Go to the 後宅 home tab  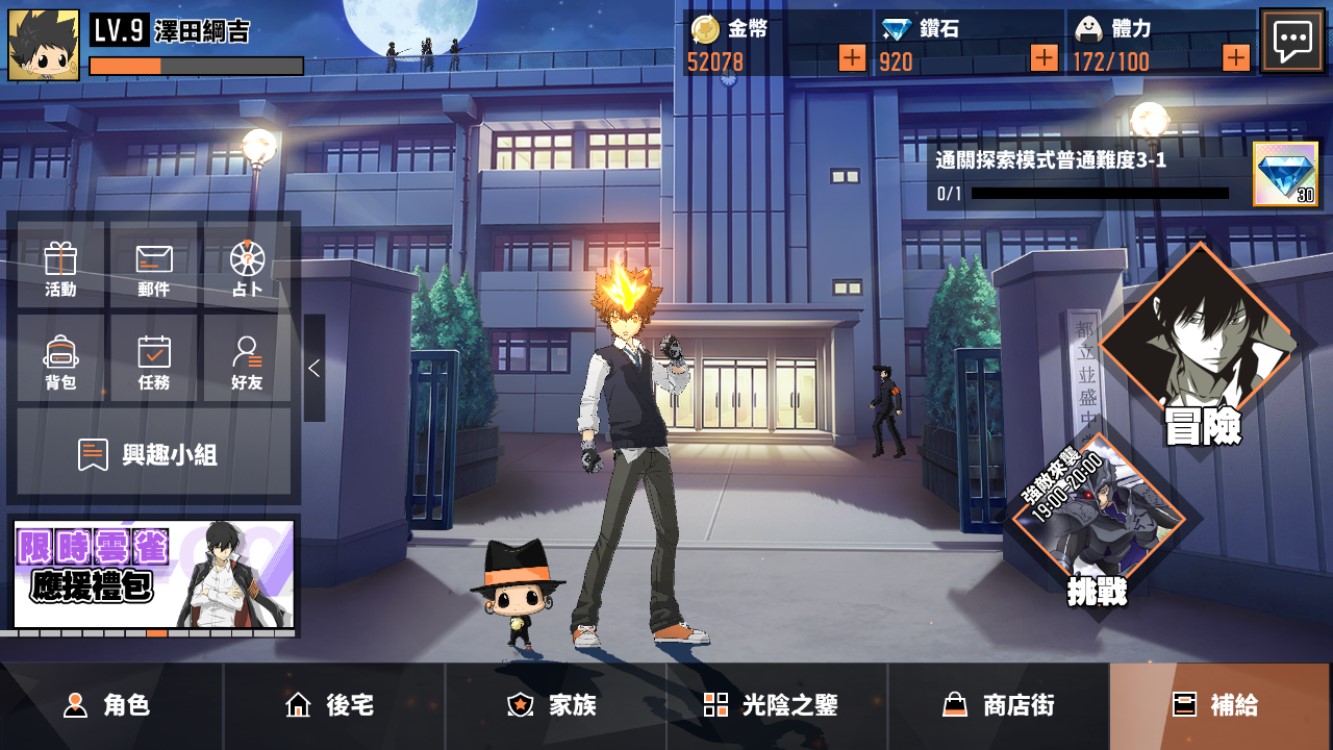pyautogui.click(x=333, y=705)
